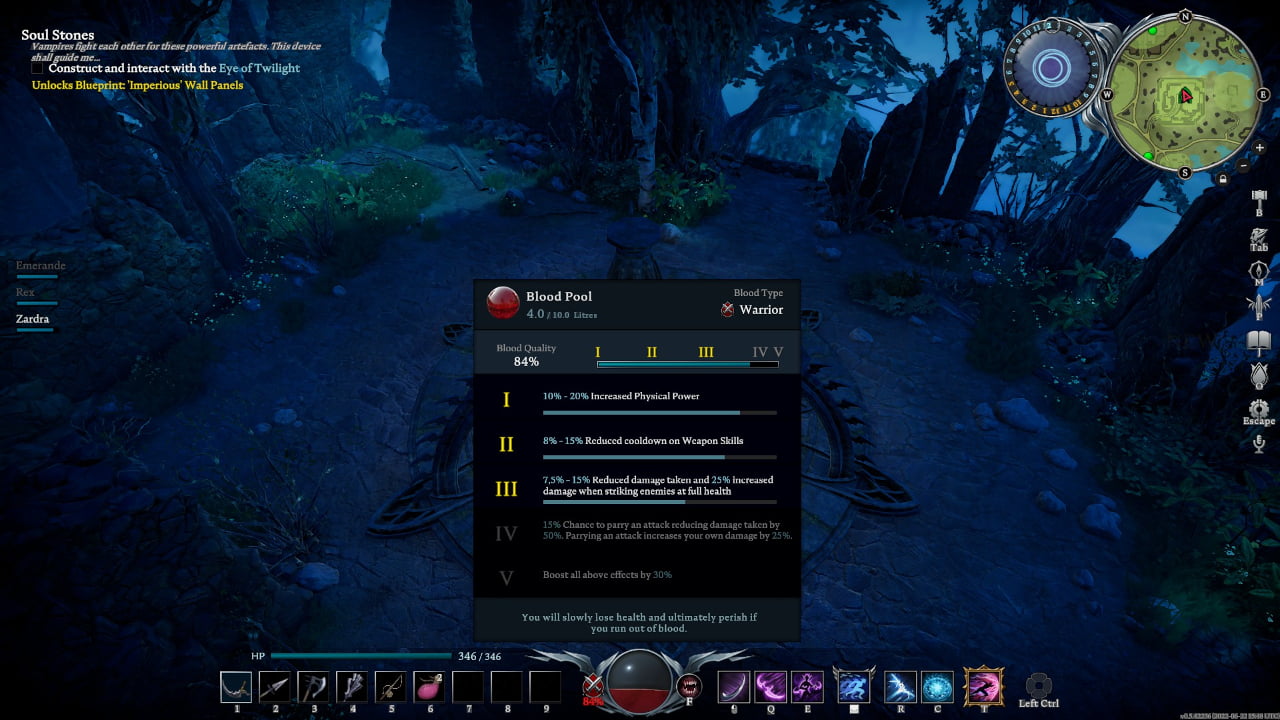Screen dimensions: 1280x720
Task: Open the book journal icon
Action: click(1258, 343)
